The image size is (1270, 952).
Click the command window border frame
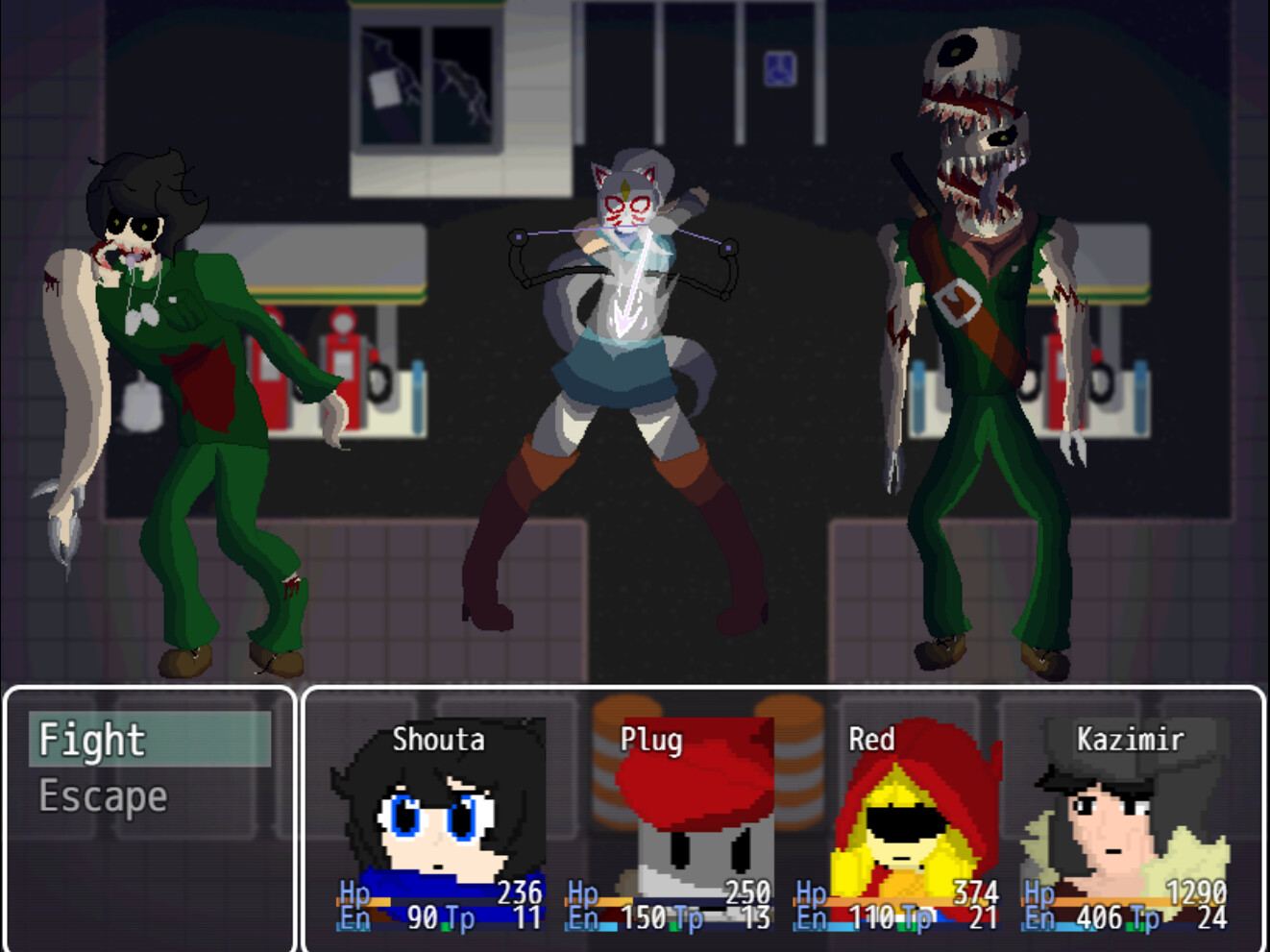146,688
